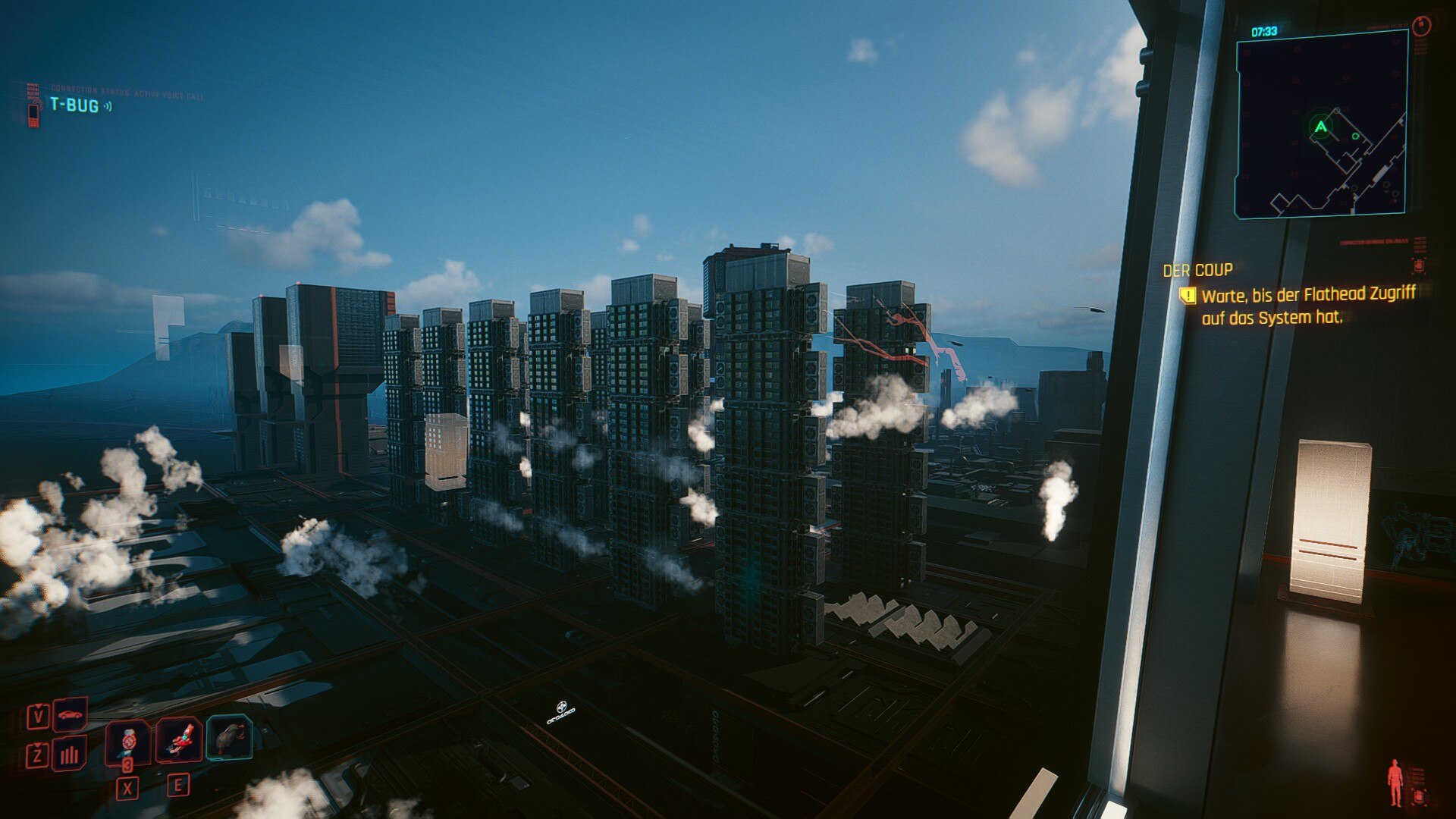Select the red grenade gadget slot
Image resolution: width=1456 pixels, height=819 pixels.
[180, 739]
